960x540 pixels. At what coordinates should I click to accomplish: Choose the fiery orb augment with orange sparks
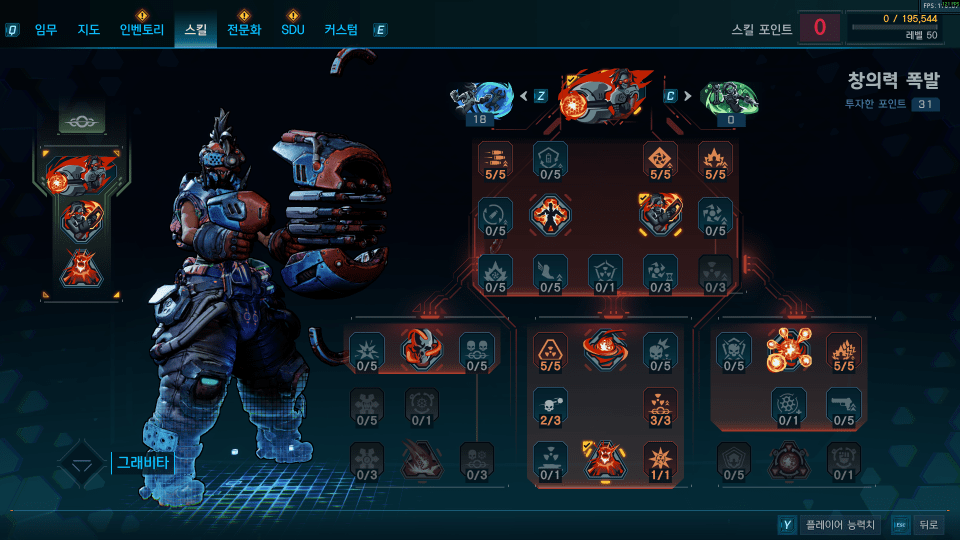pos(788,350)
